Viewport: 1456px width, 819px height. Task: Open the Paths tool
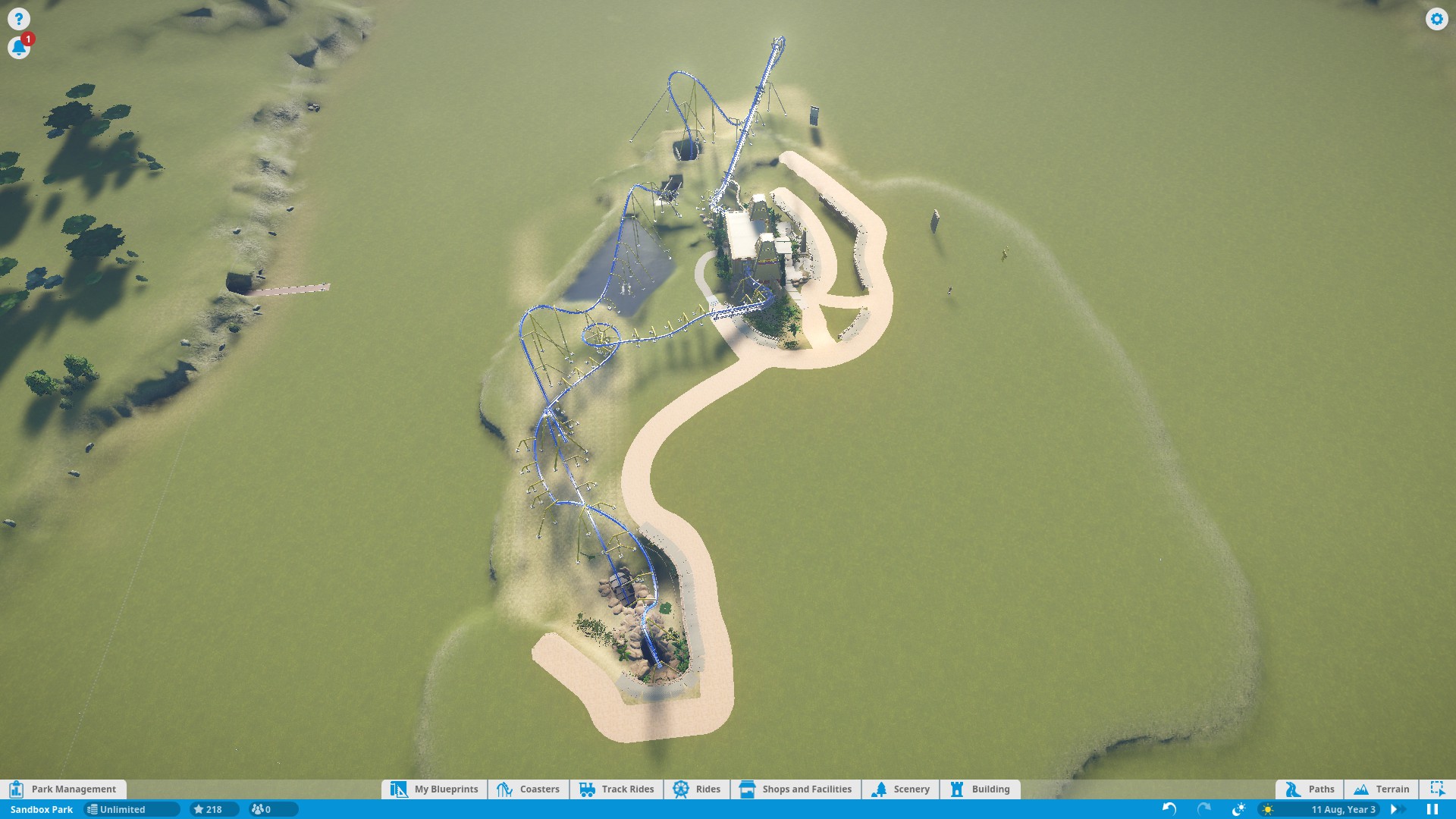(1310, 789)
